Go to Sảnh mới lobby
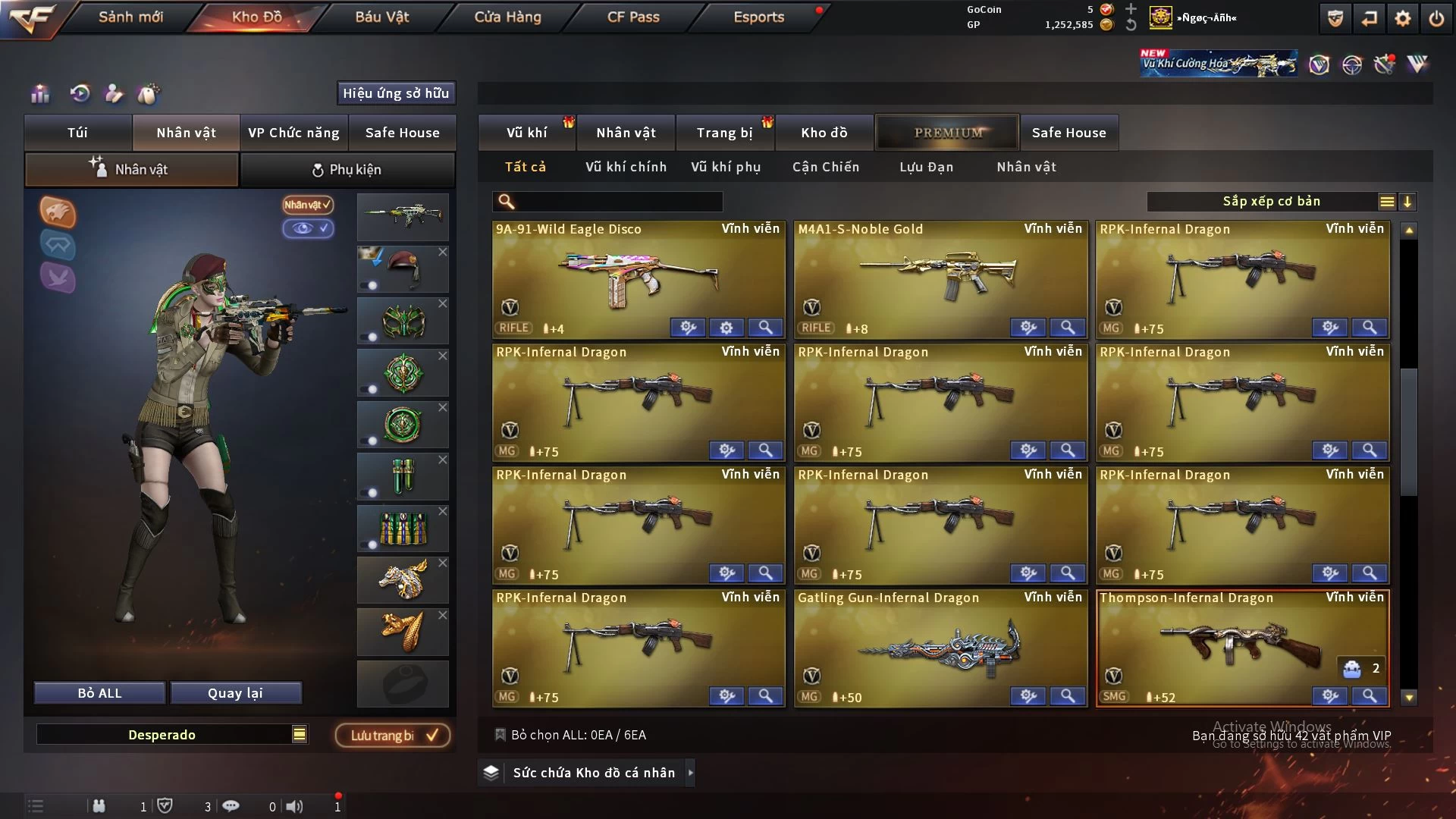 (130, 17)
